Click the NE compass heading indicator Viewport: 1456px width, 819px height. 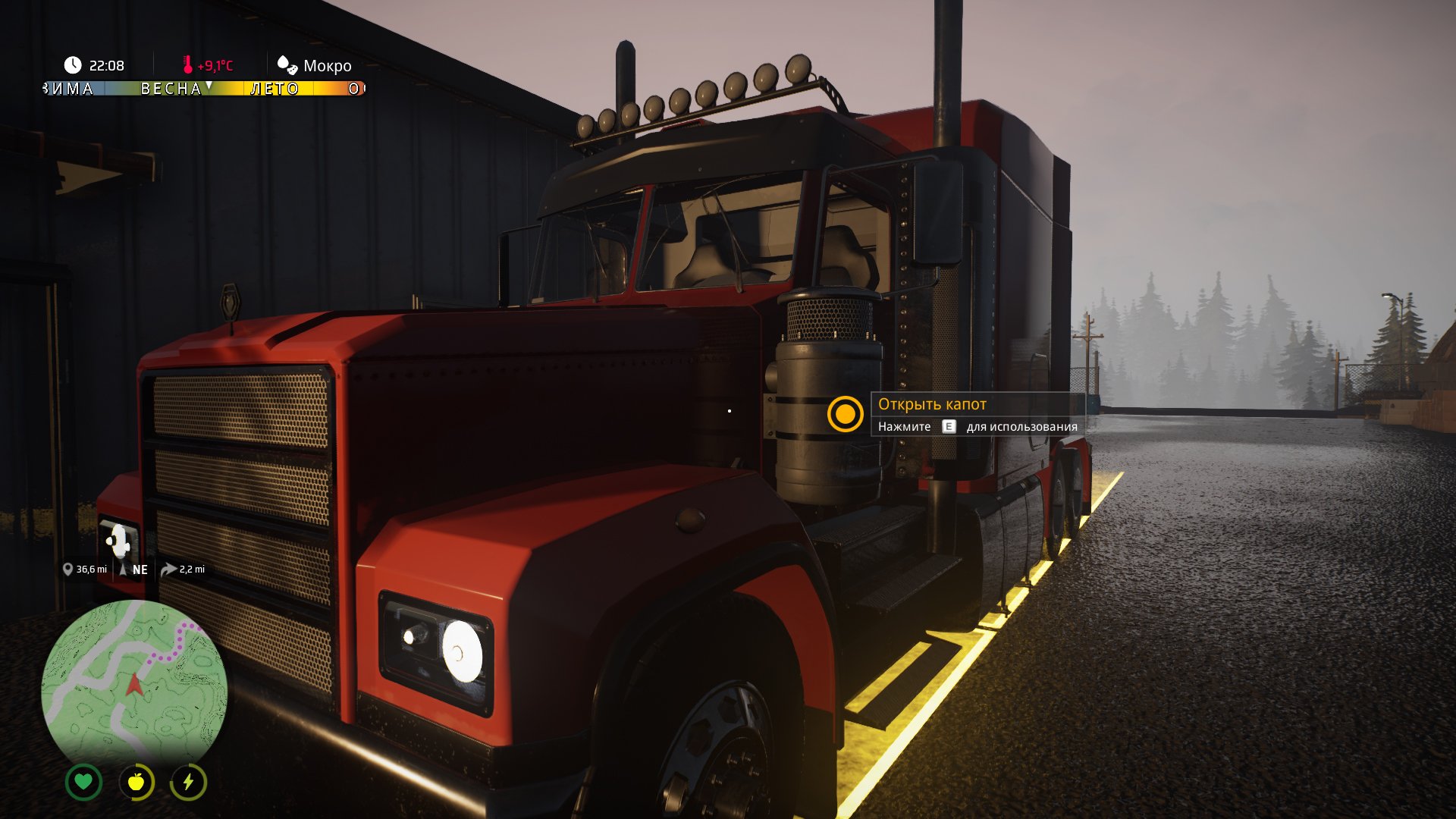(135, 570)
